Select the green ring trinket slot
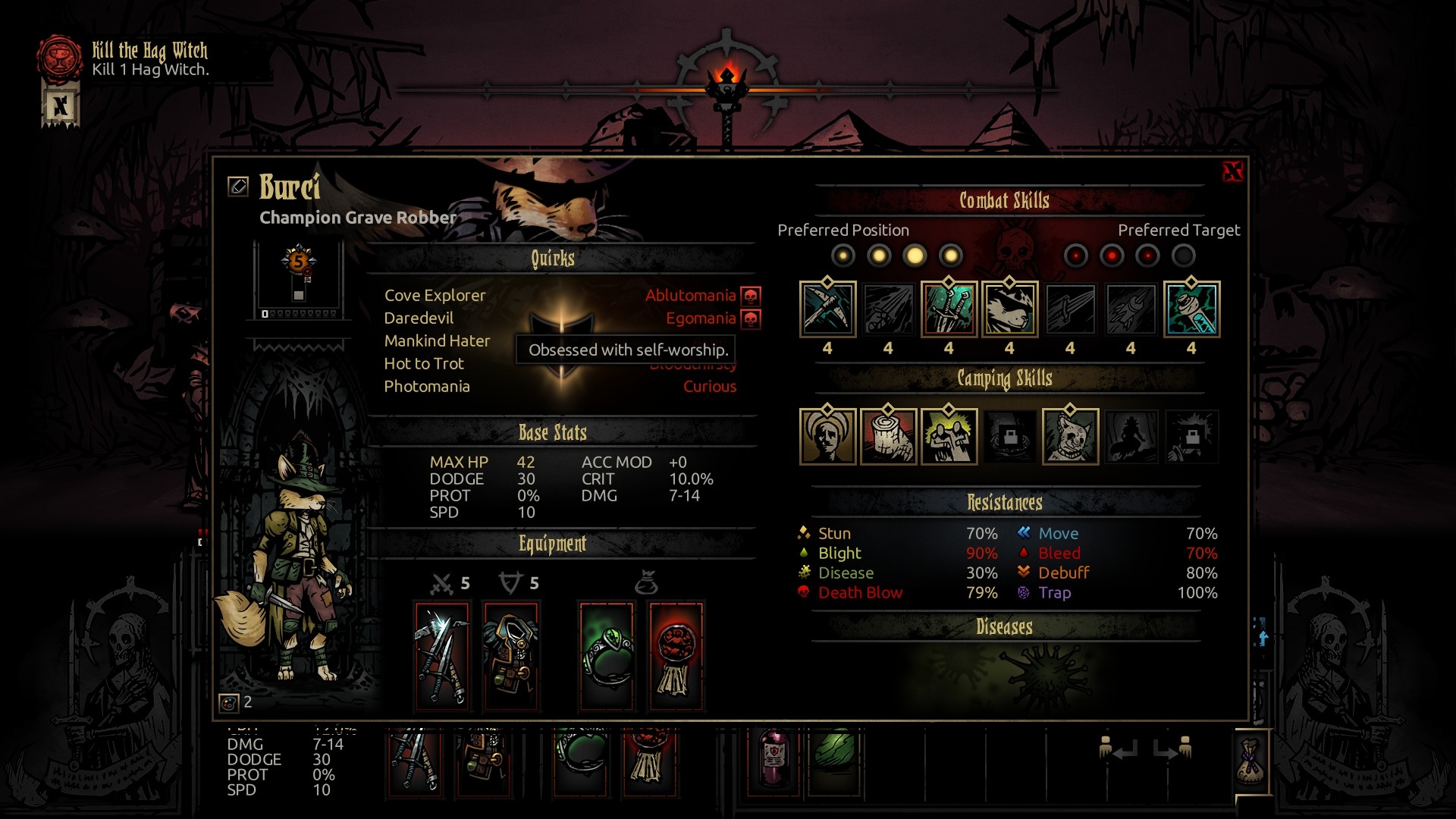1456x819 pixels. tap(607, 656)
